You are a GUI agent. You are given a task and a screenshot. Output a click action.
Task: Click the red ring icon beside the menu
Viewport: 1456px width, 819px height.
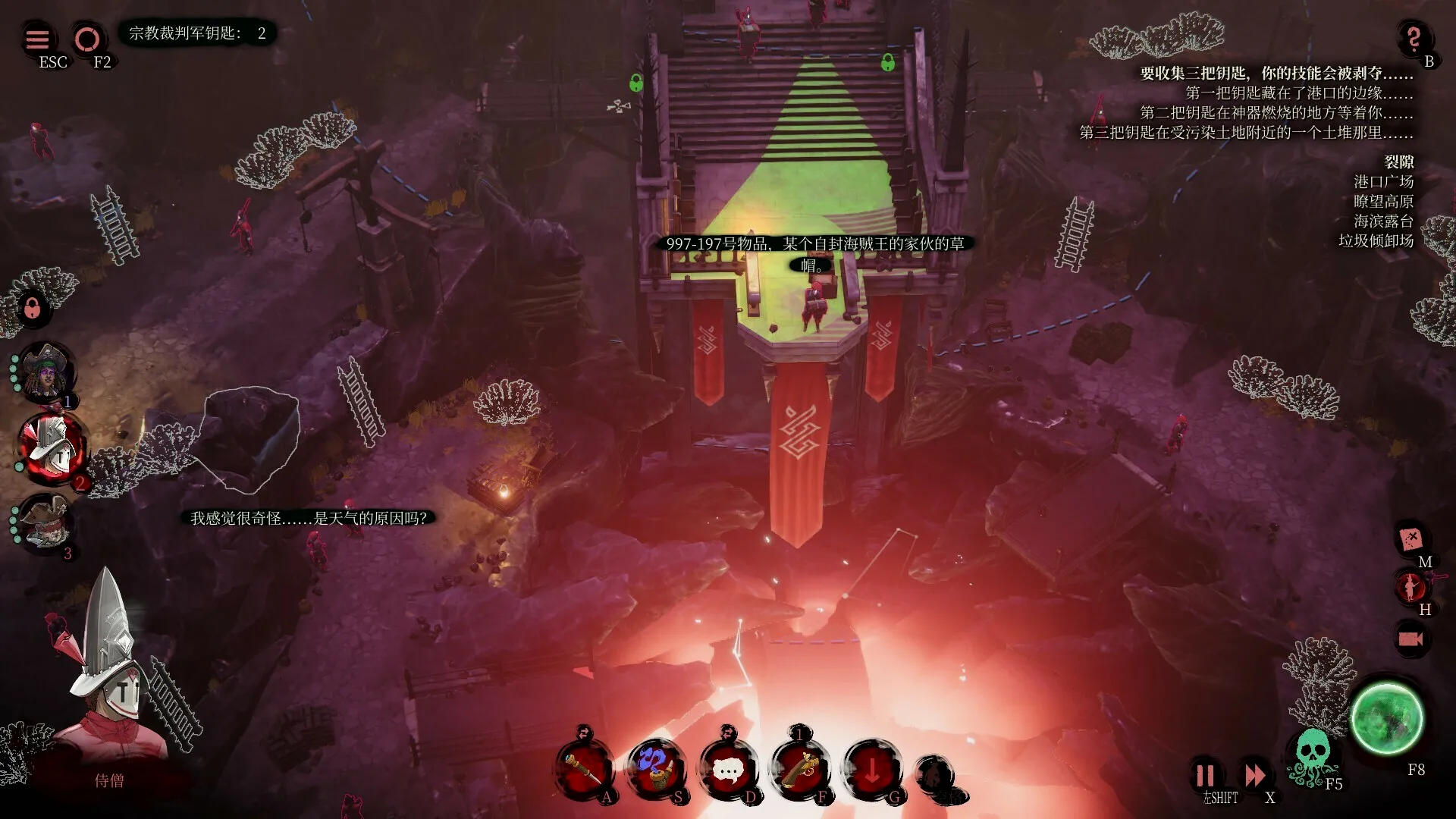tap(87, 39)
